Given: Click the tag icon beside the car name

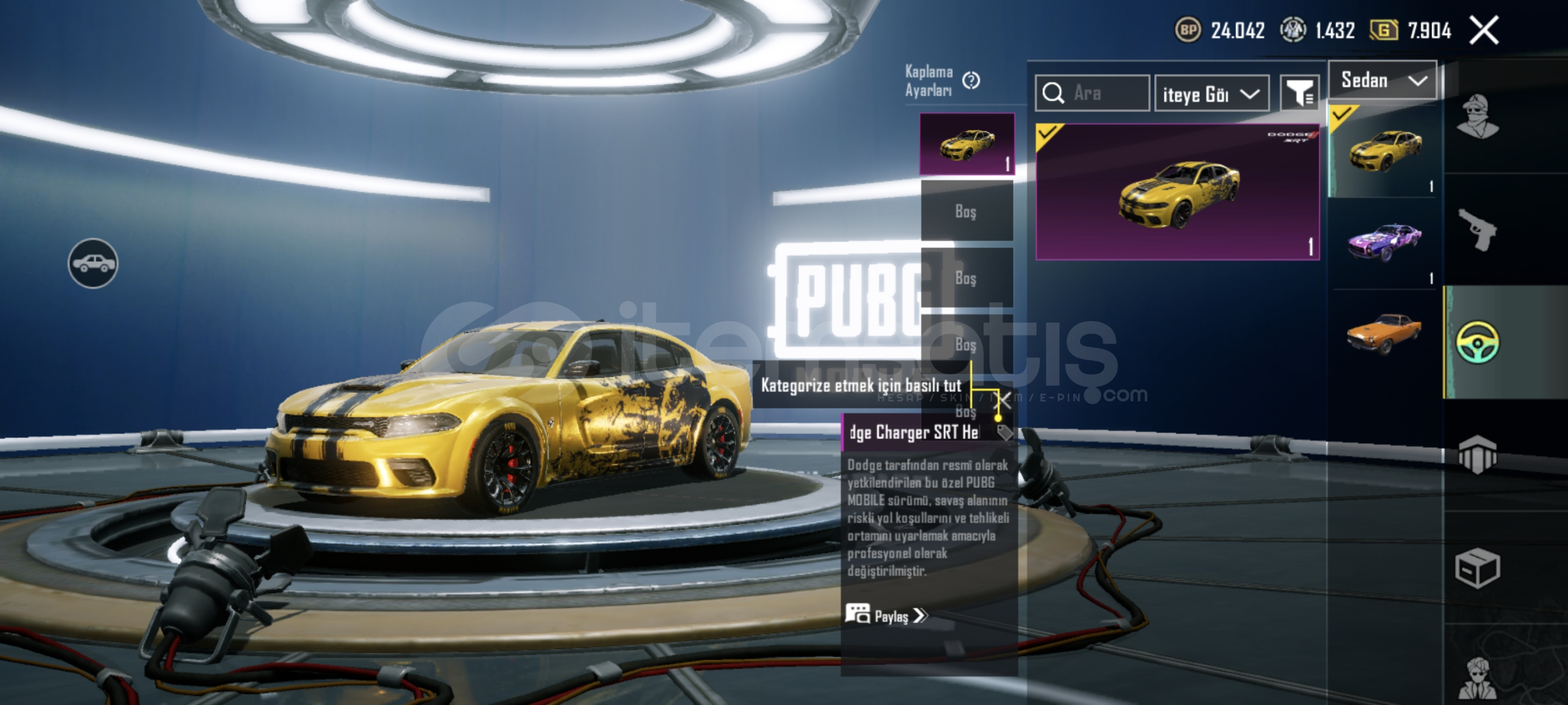Looking at the screenshot, I should point(1004,432).
